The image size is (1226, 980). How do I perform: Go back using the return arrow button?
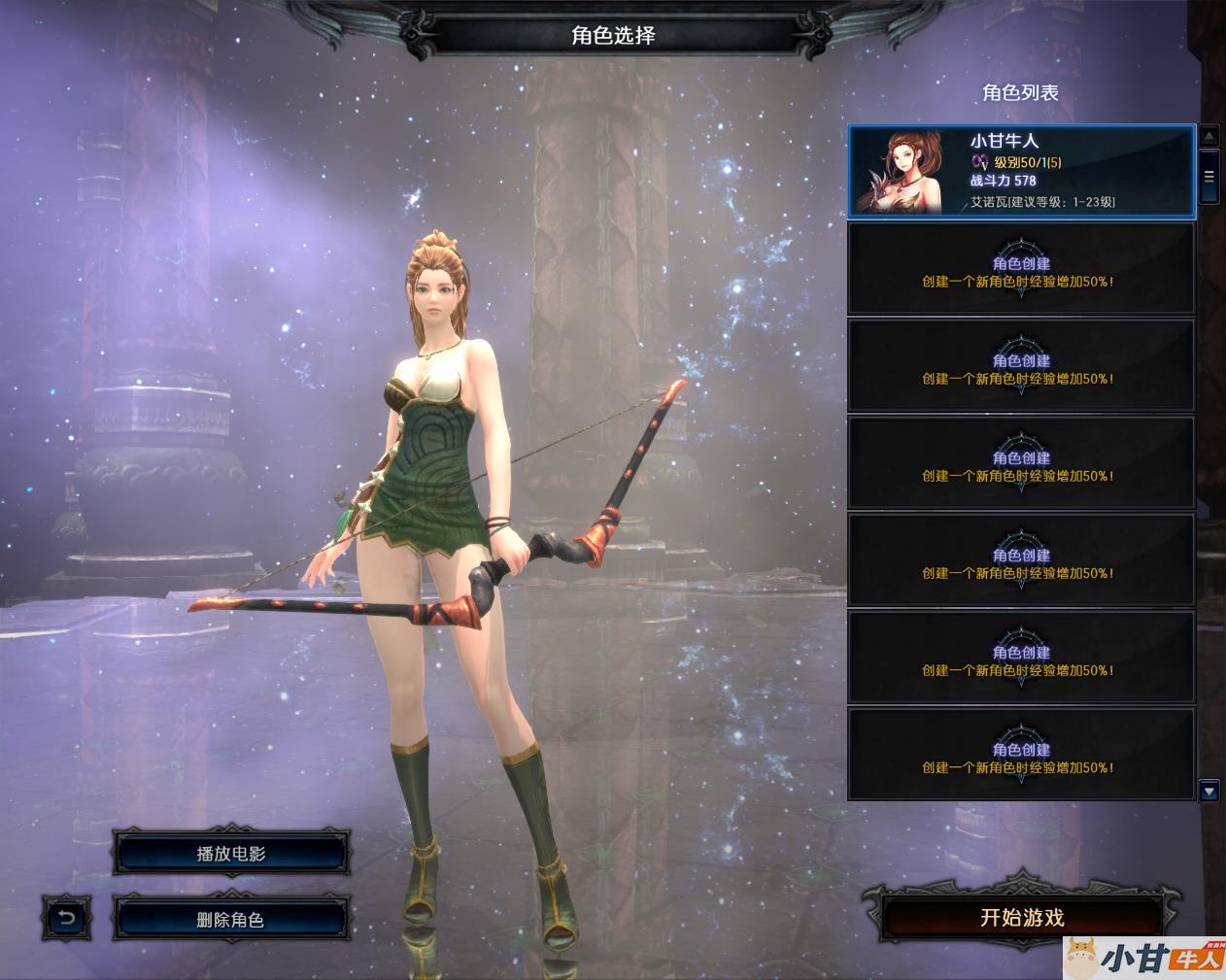click(66, 918)
